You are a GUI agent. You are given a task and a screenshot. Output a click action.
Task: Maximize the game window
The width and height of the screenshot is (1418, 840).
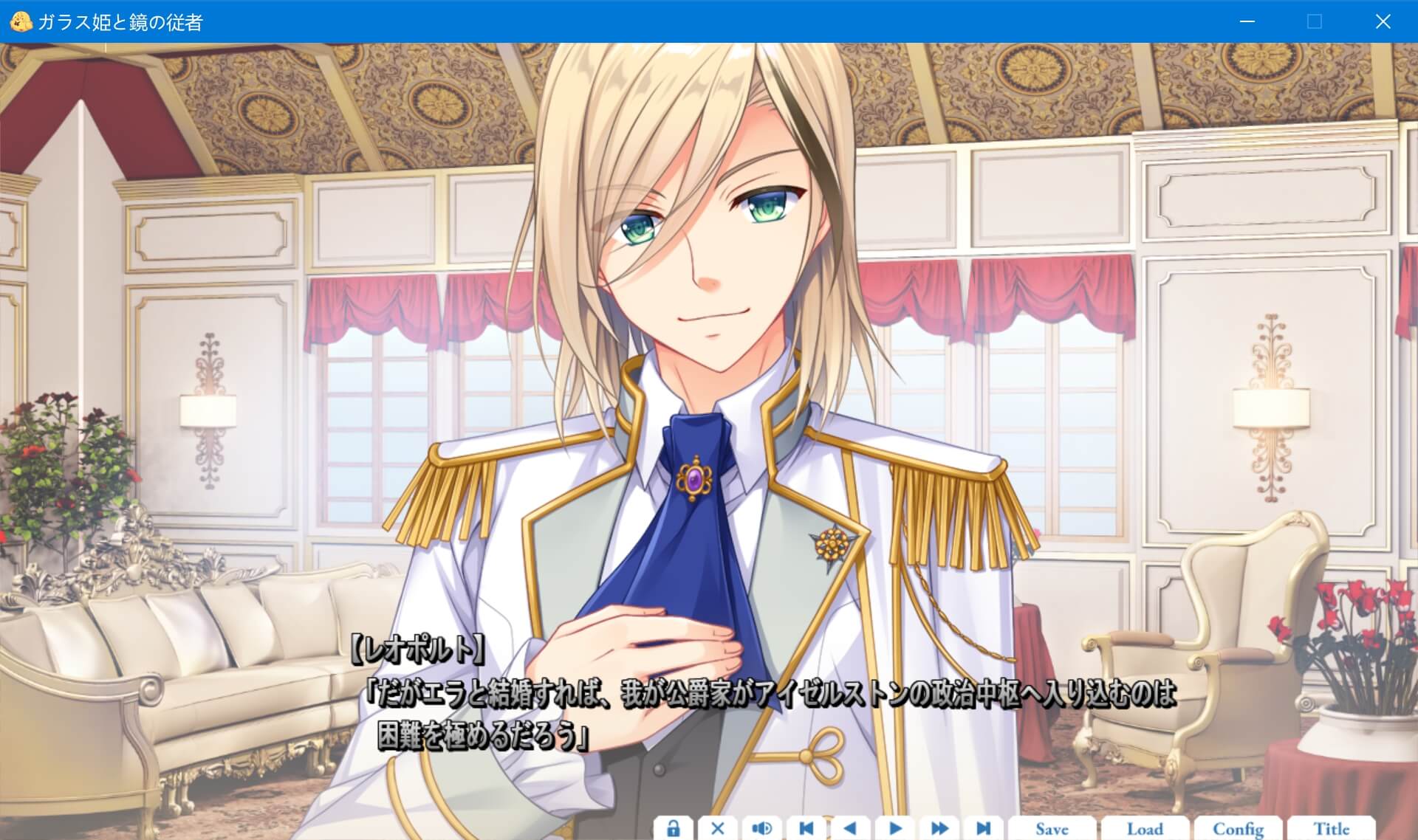click(1314, 21)
